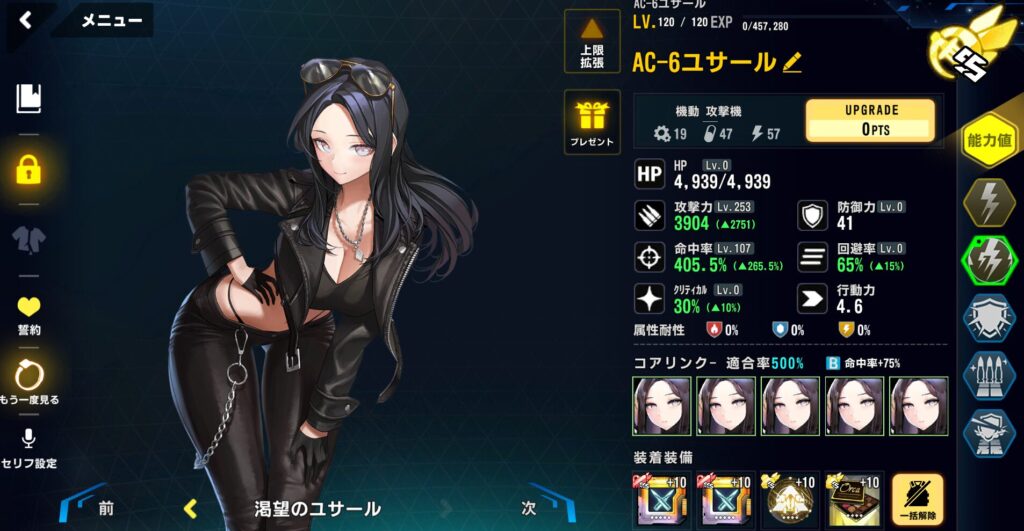Open the book archive icon
This screenshot has height=531, width=1024.
[x=28, y=98]
